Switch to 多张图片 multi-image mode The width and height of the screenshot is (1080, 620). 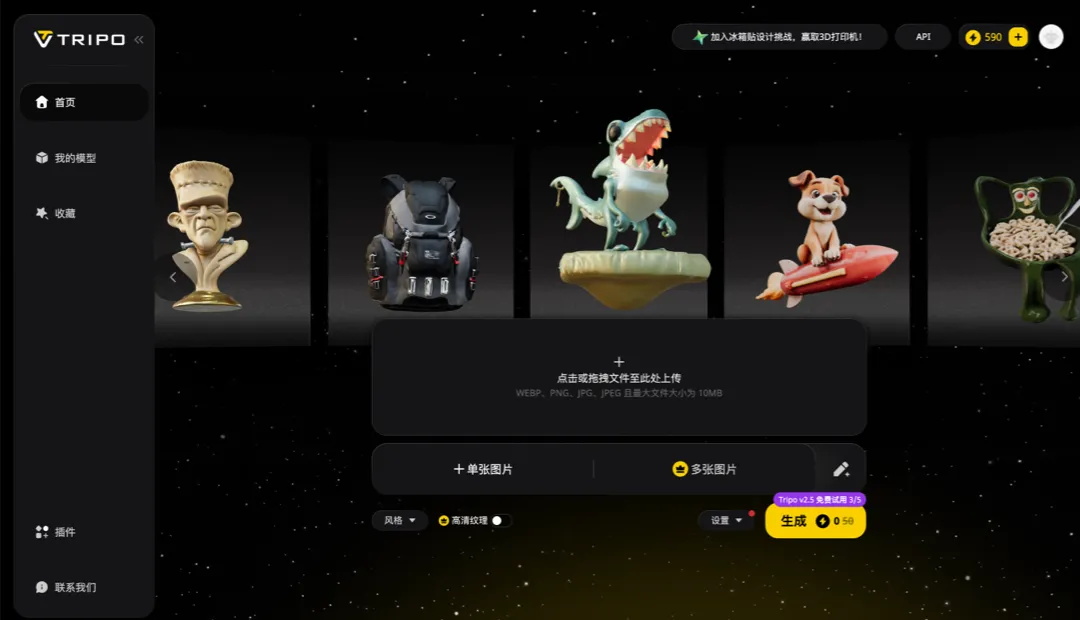coord(705,469)
